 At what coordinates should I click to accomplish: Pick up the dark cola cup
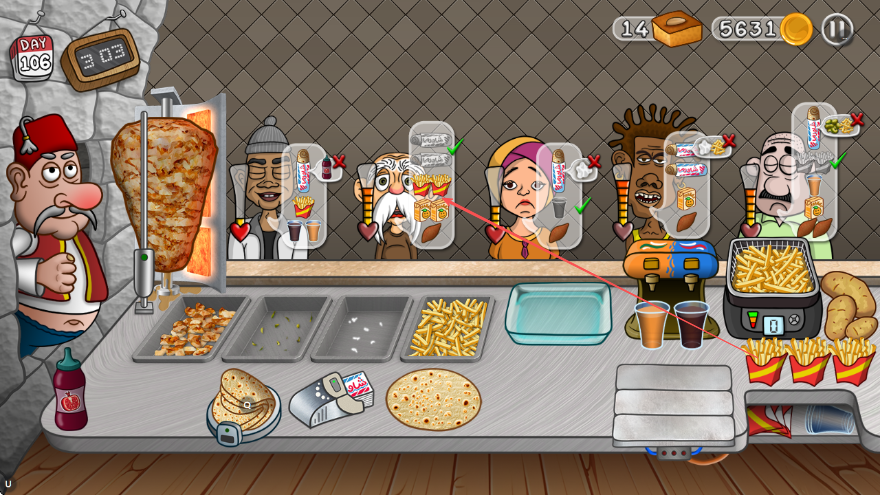(691, 324)
